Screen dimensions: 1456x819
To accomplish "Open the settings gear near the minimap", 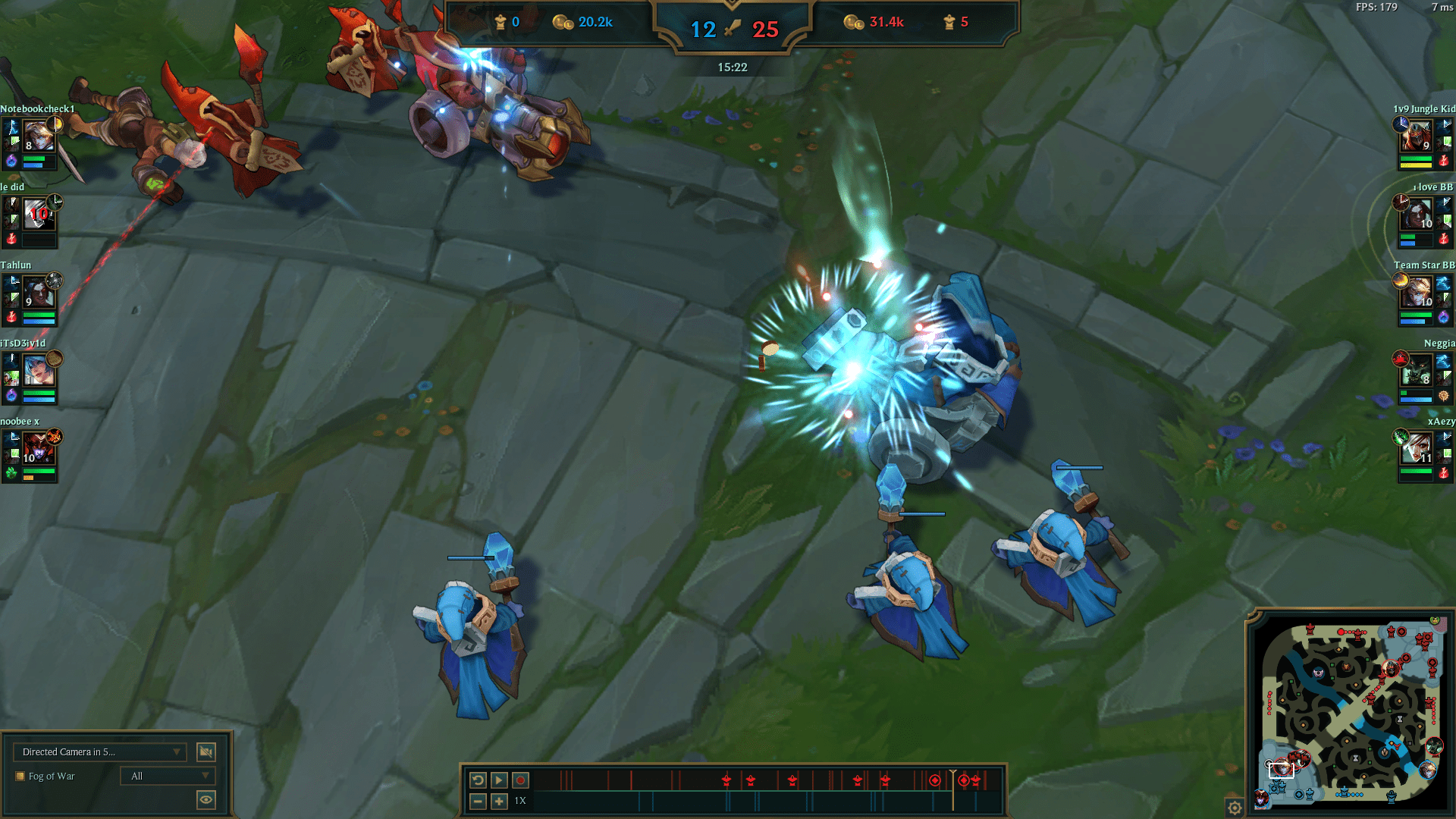I will click(x=1235, y=808).
